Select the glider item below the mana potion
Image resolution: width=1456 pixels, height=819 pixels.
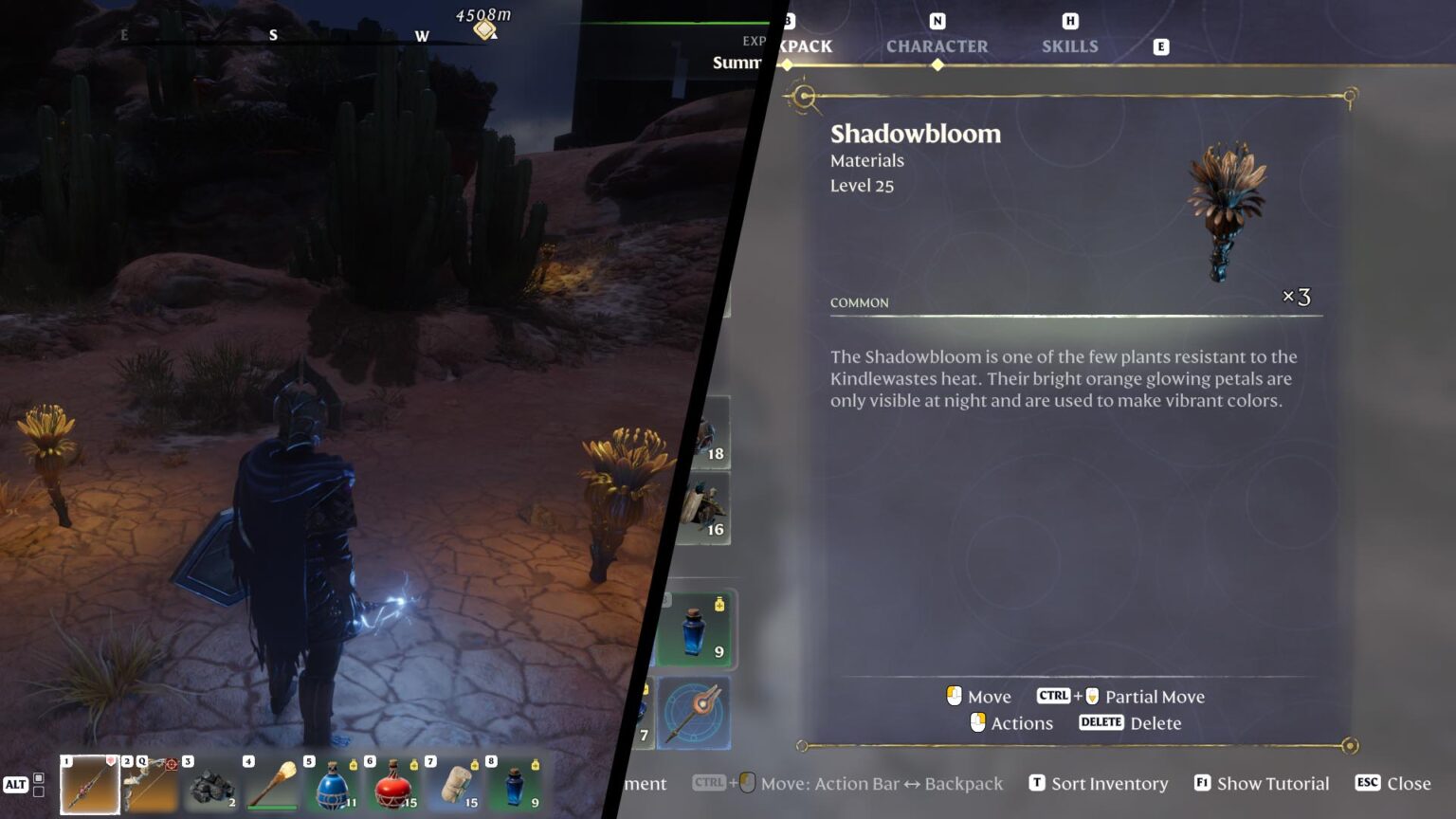click(x=697, y=713)
